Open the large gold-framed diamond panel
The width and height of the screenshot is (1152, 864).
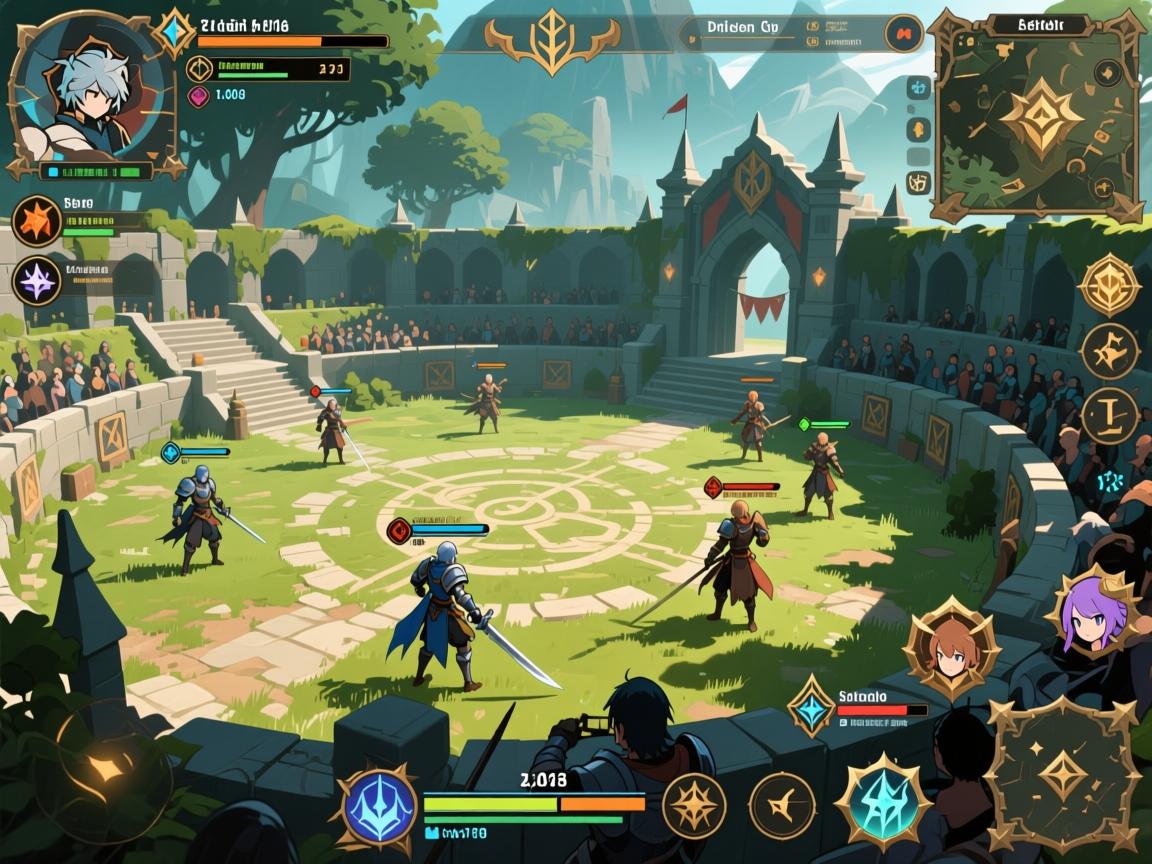pyautogui.click(x=1063, y=773)
